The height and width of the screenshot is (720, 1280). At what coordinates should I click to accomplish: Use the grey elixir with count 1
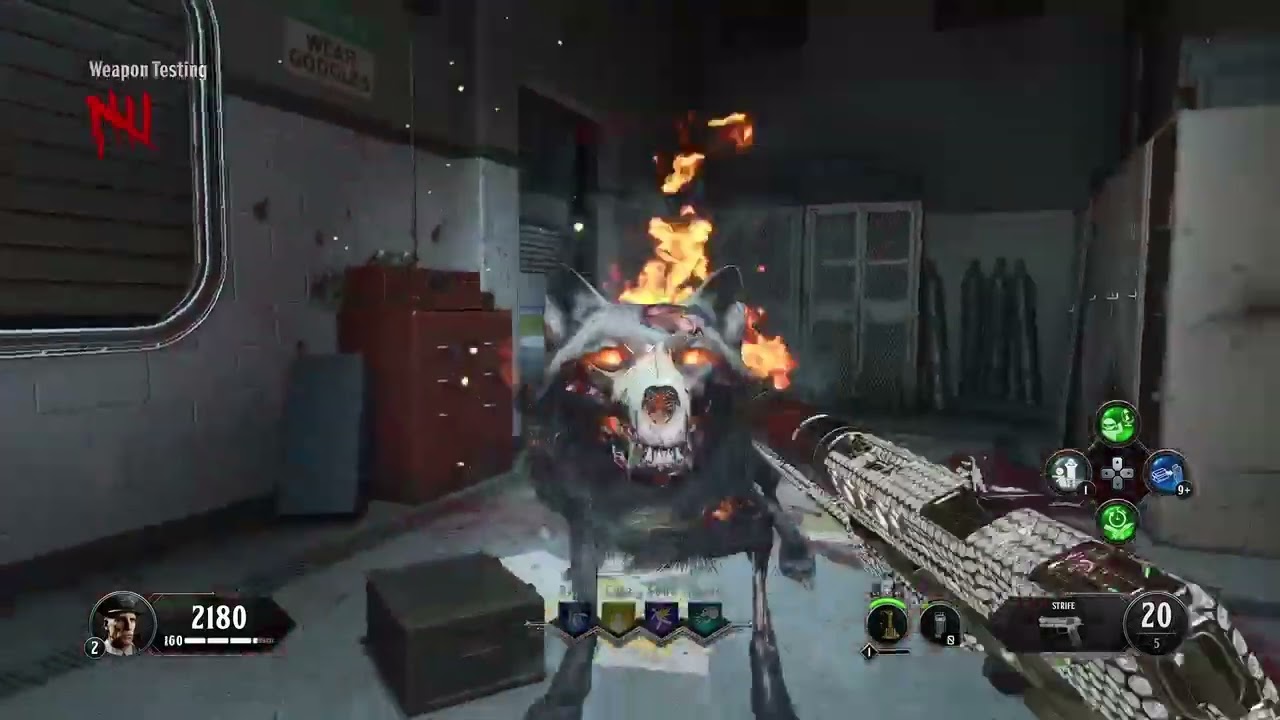point(1068,471)
